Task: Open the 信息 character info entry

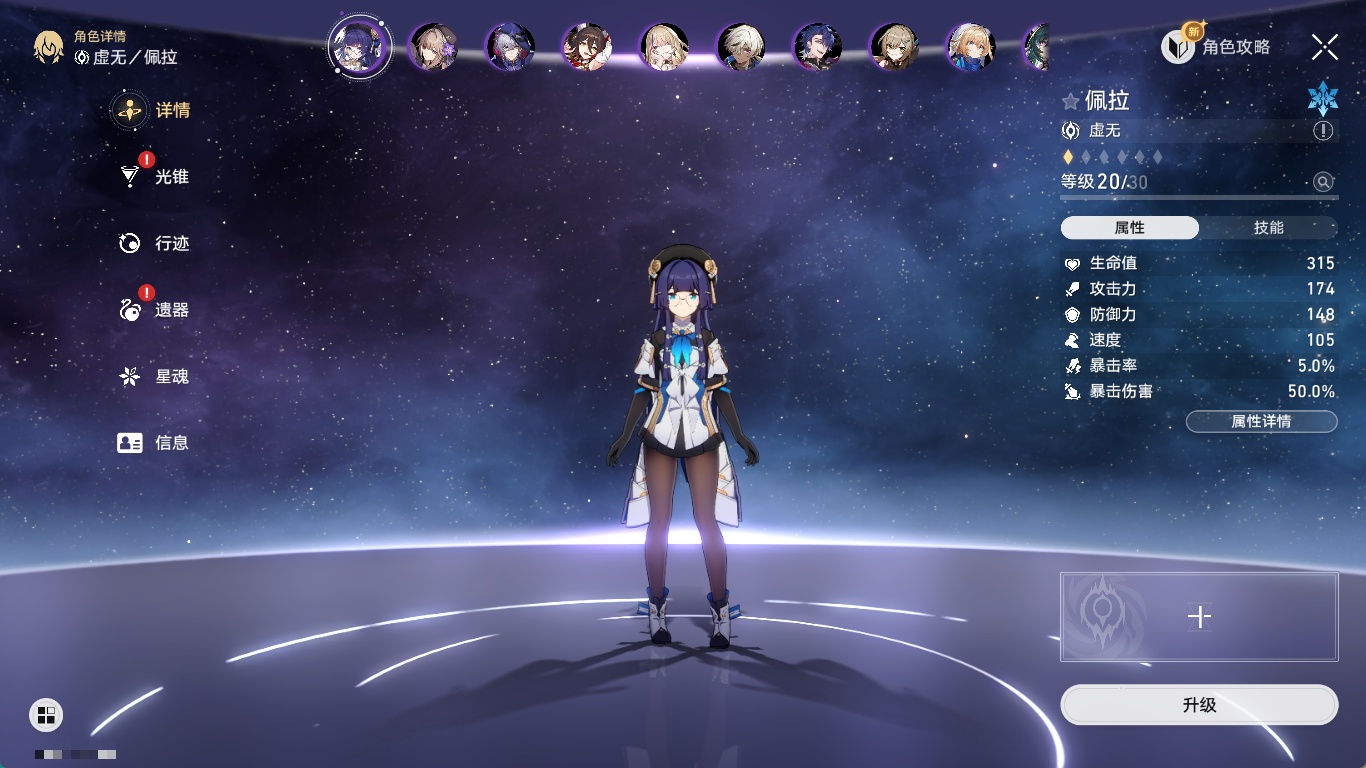Action: (155, 442)
